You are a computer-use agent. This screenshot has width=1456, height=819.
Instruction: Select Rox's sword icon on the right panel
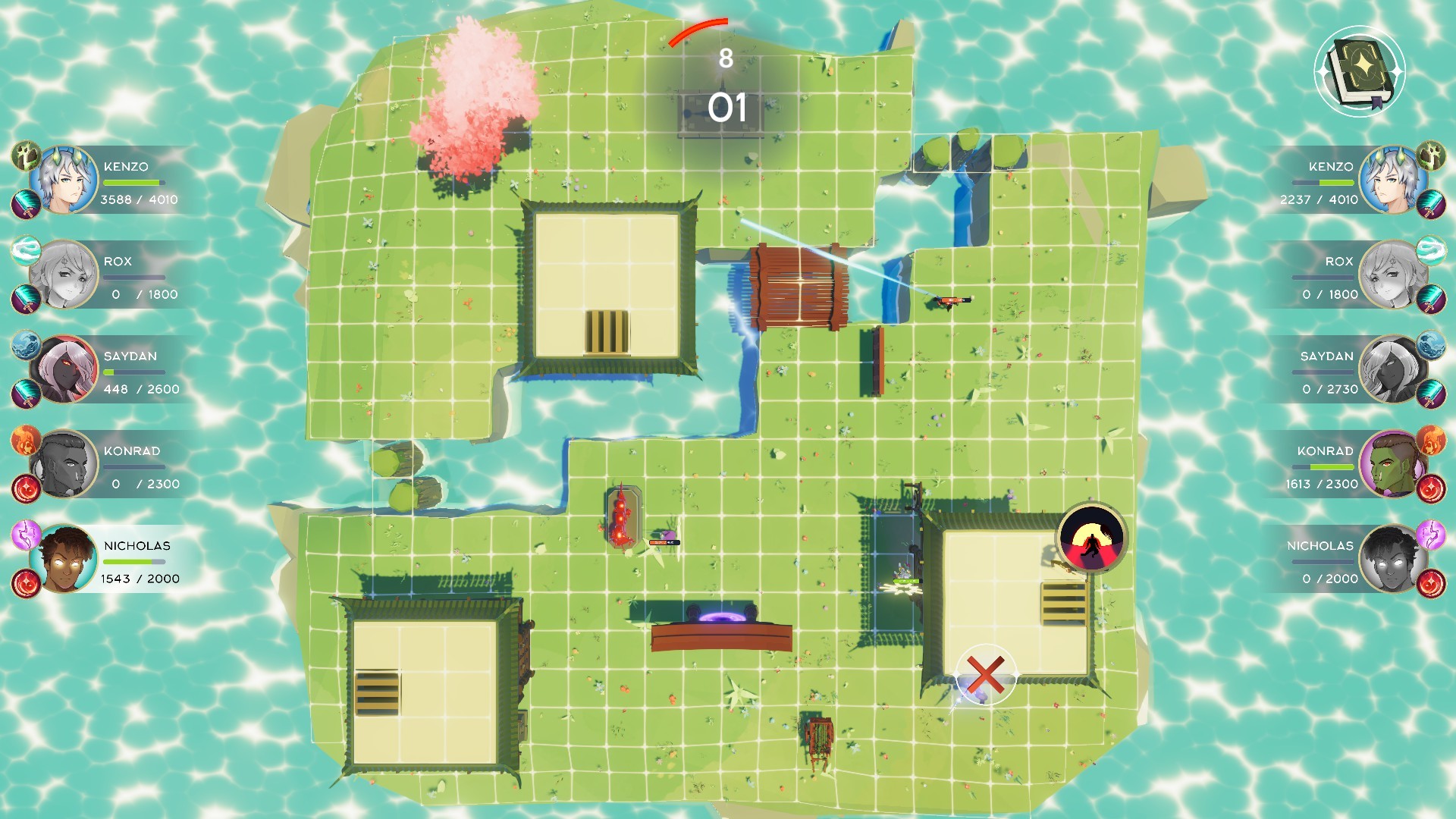[1430, 300]
